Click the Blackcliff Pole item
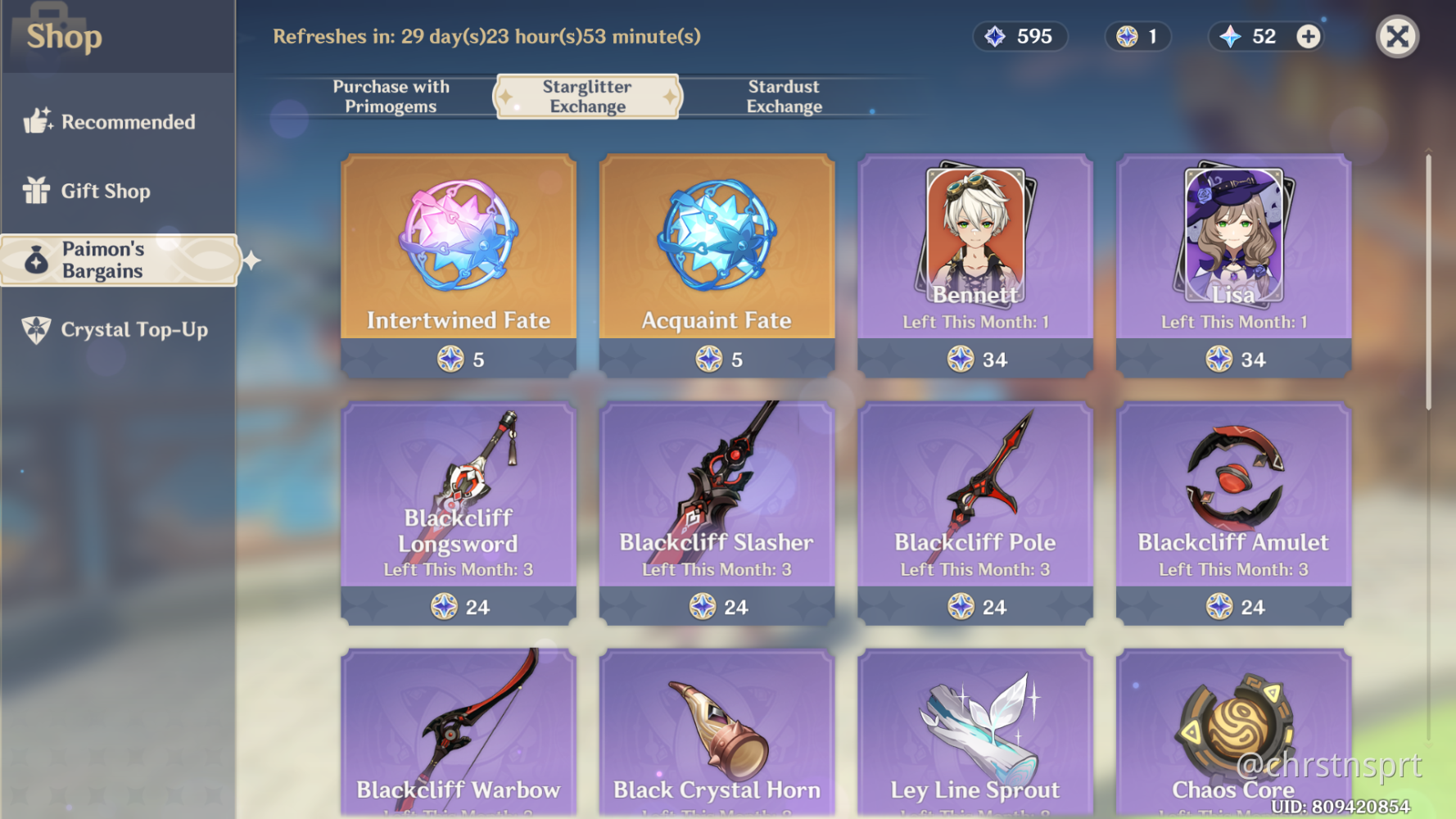The width and height of the screenshot is (1456, 819). pyautogui.click(x=974, y=508)
